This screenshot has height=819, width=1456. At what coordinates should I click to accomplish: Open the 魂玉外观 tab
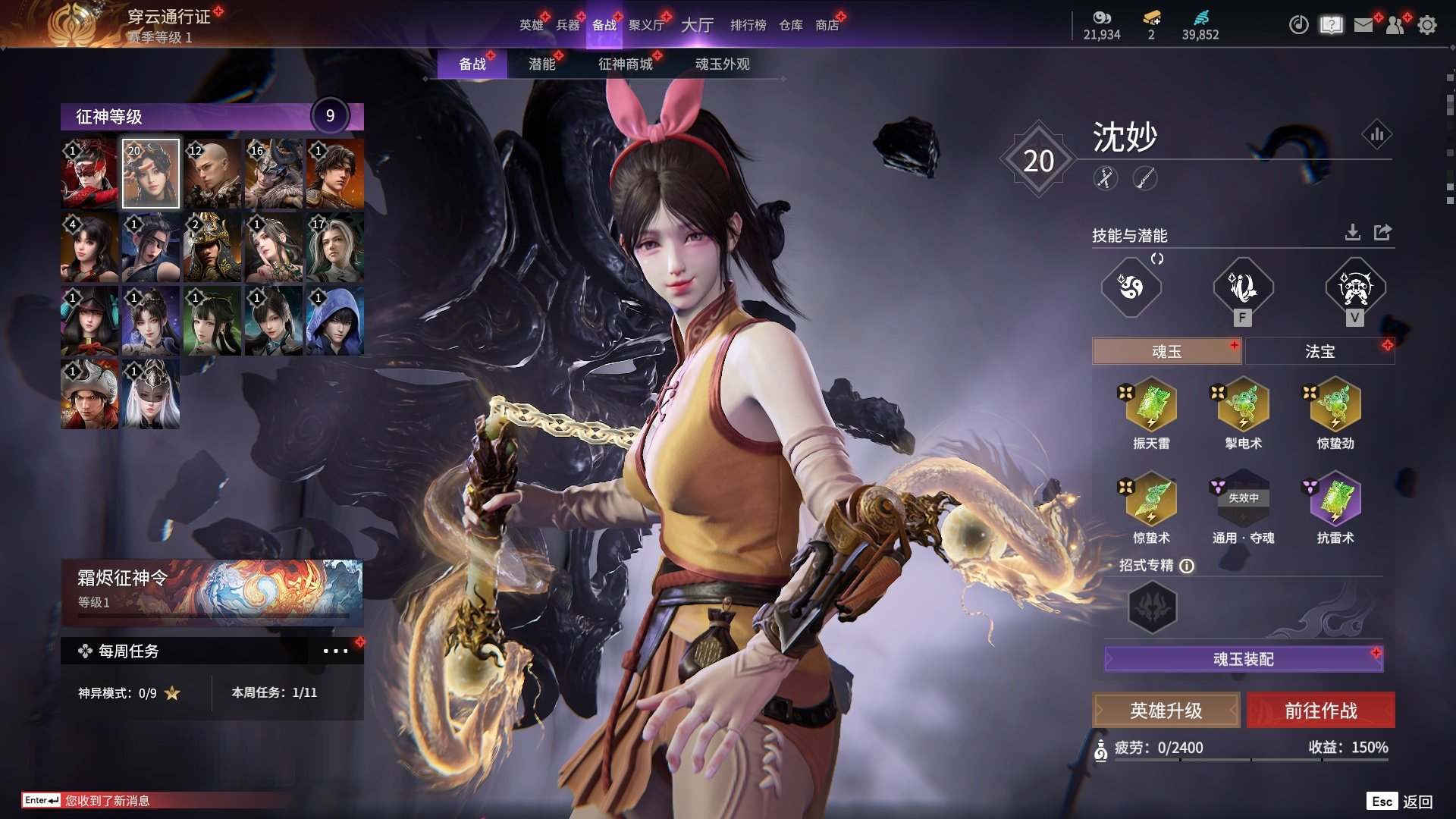coord(722,64)
